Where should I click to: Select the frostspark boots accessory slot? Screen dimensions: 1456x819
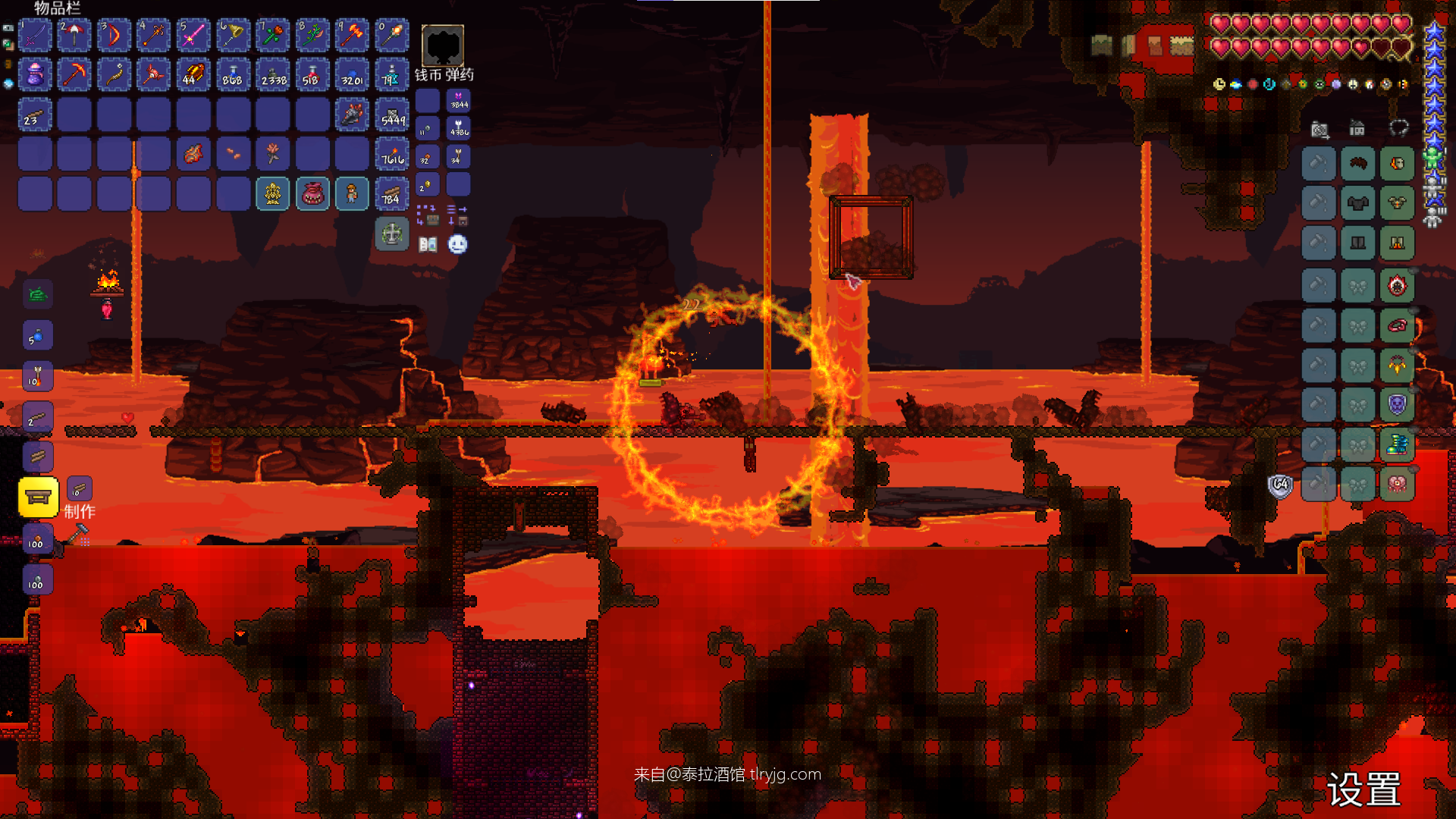(x=1397, y=444)
